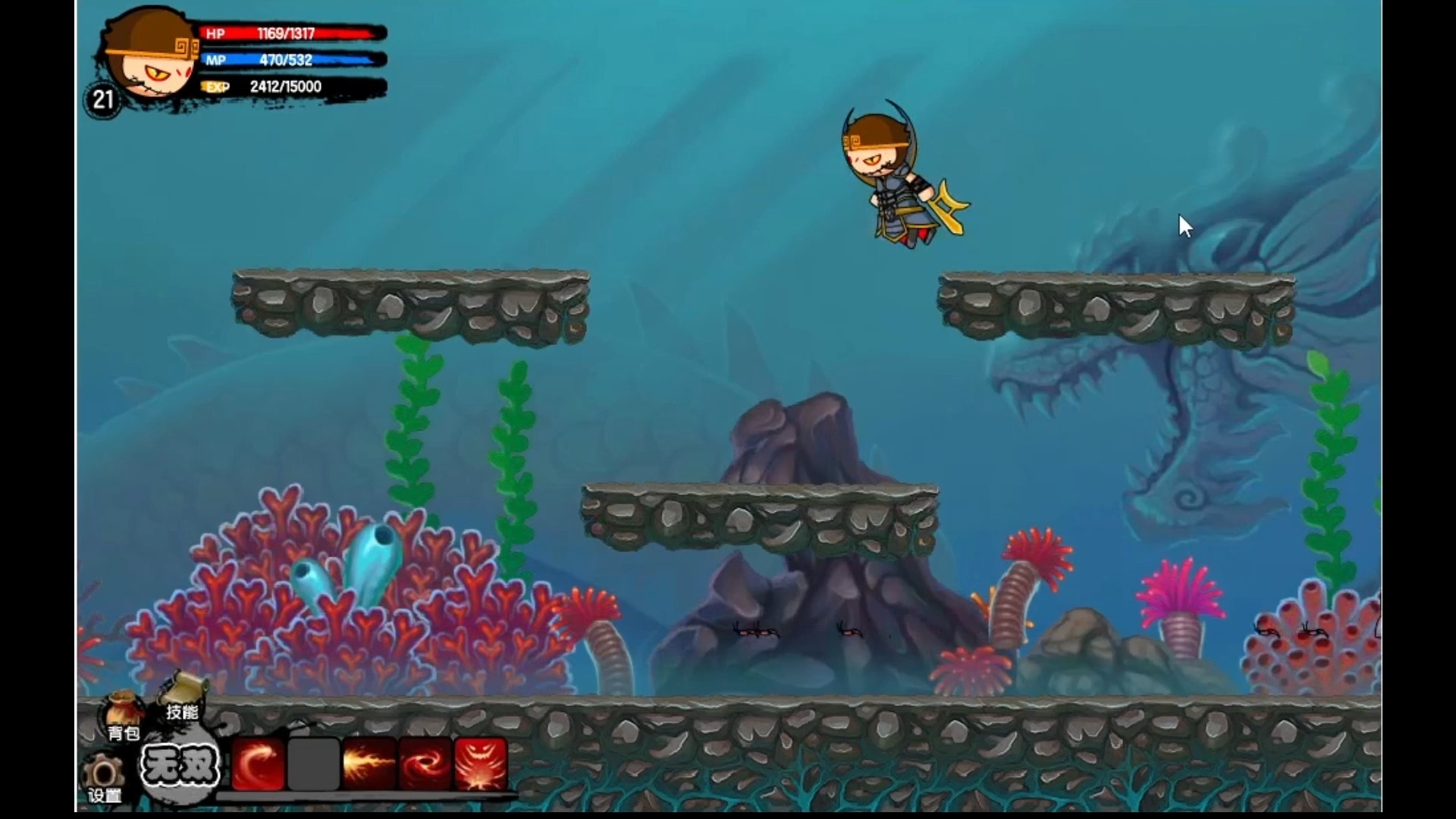Viewport: 1456px width, 819px height.
Task: Select the empty gray skill slot
Action: coord(313,764)
